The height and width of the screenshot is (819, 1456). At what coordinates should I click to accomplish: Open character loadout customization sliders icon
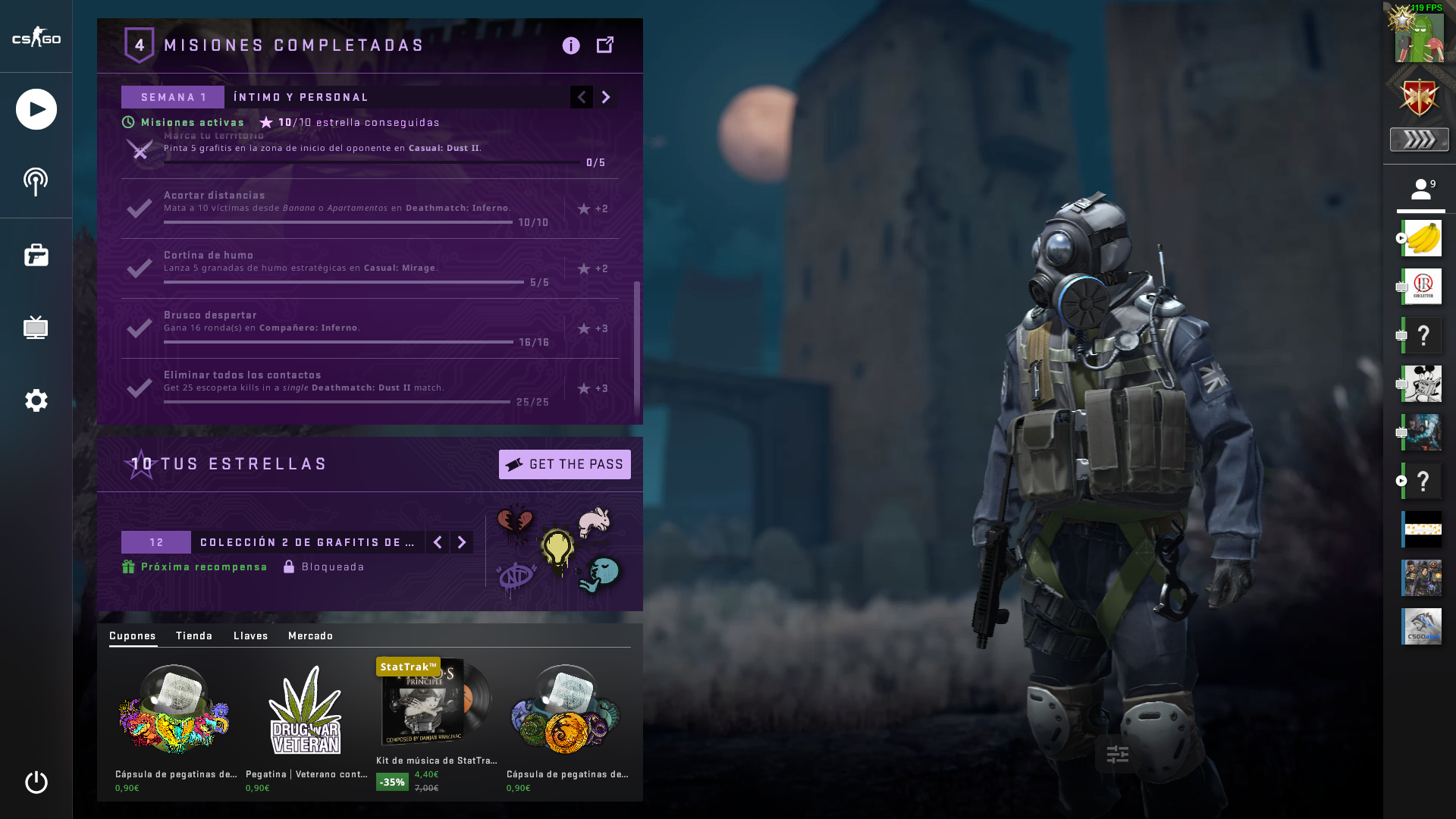pyautogui.click(x=1118, y=754)
